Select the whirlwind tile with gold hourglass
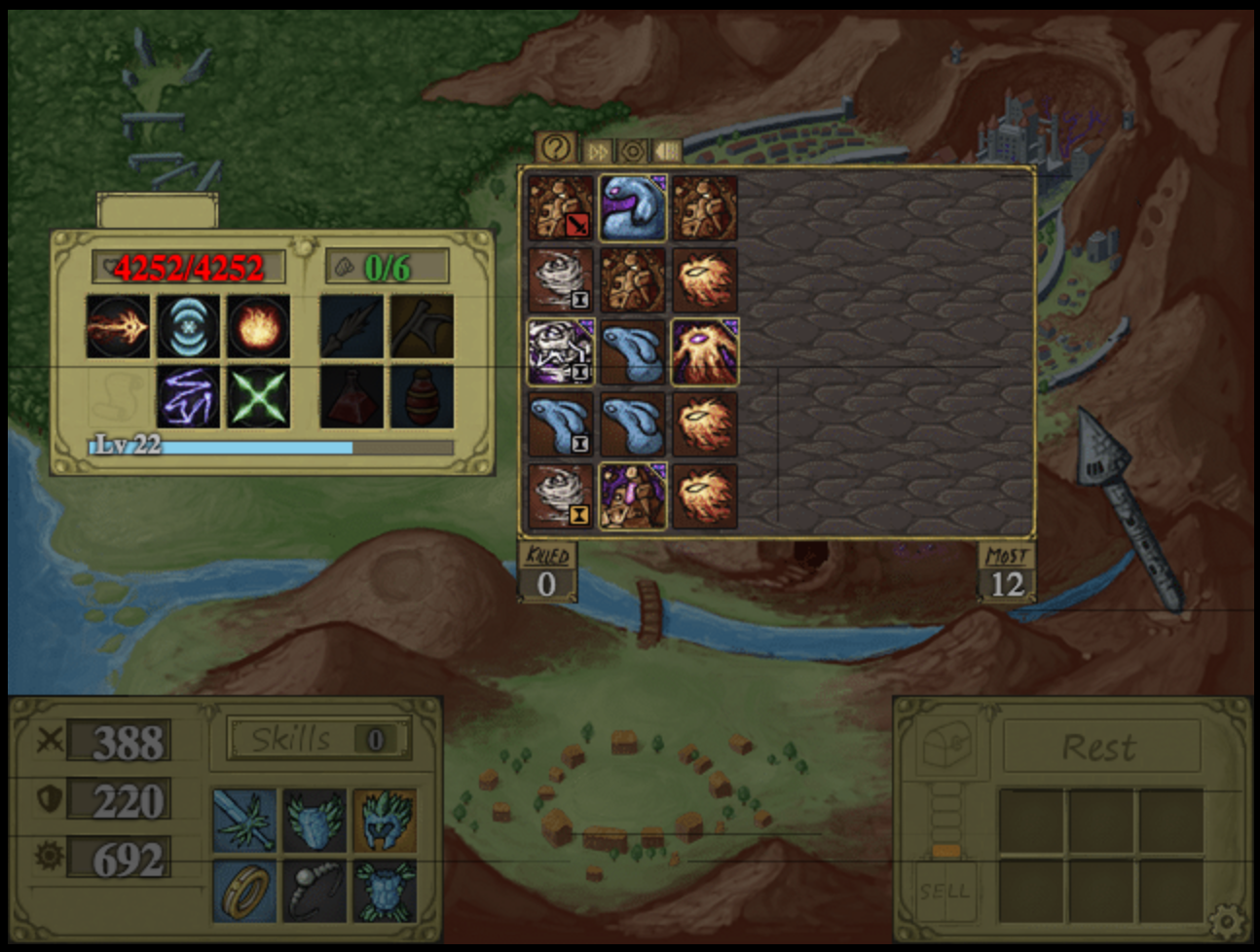This screenshot has height=952, width=1260. 561,496
